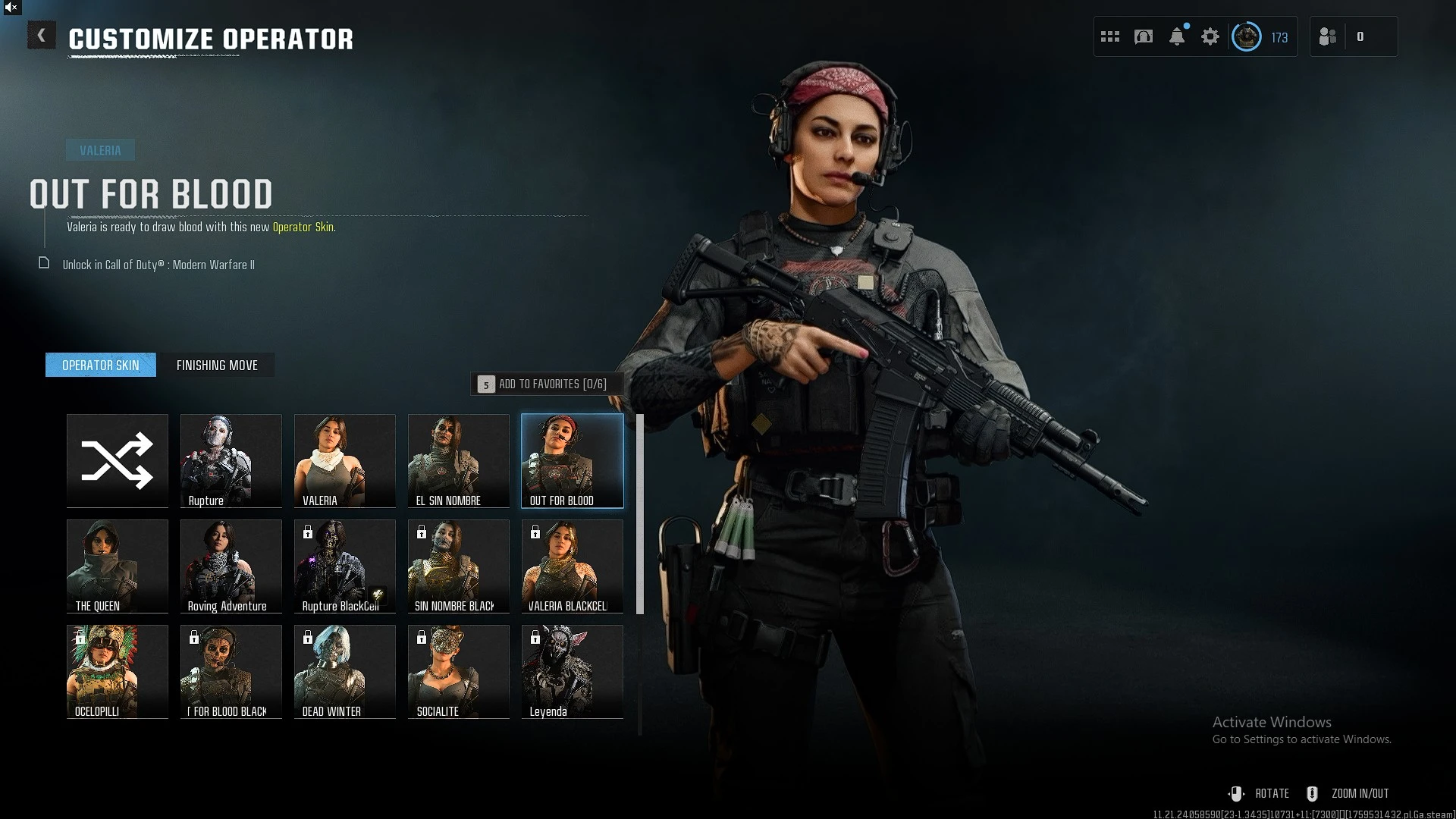Pick the Roving Adventure skin
The width and height of the screenshot is (1456, 819).
pos(231,566)
